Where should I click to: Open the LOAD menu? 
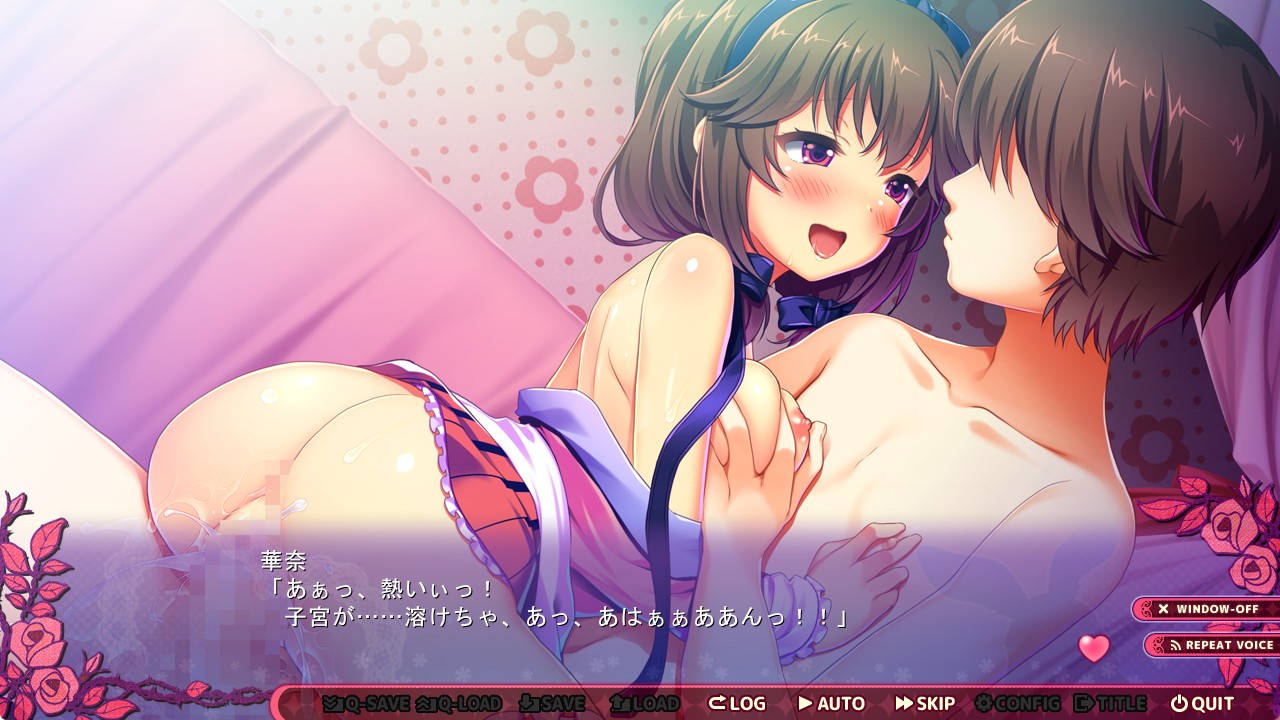coord(644,703)
